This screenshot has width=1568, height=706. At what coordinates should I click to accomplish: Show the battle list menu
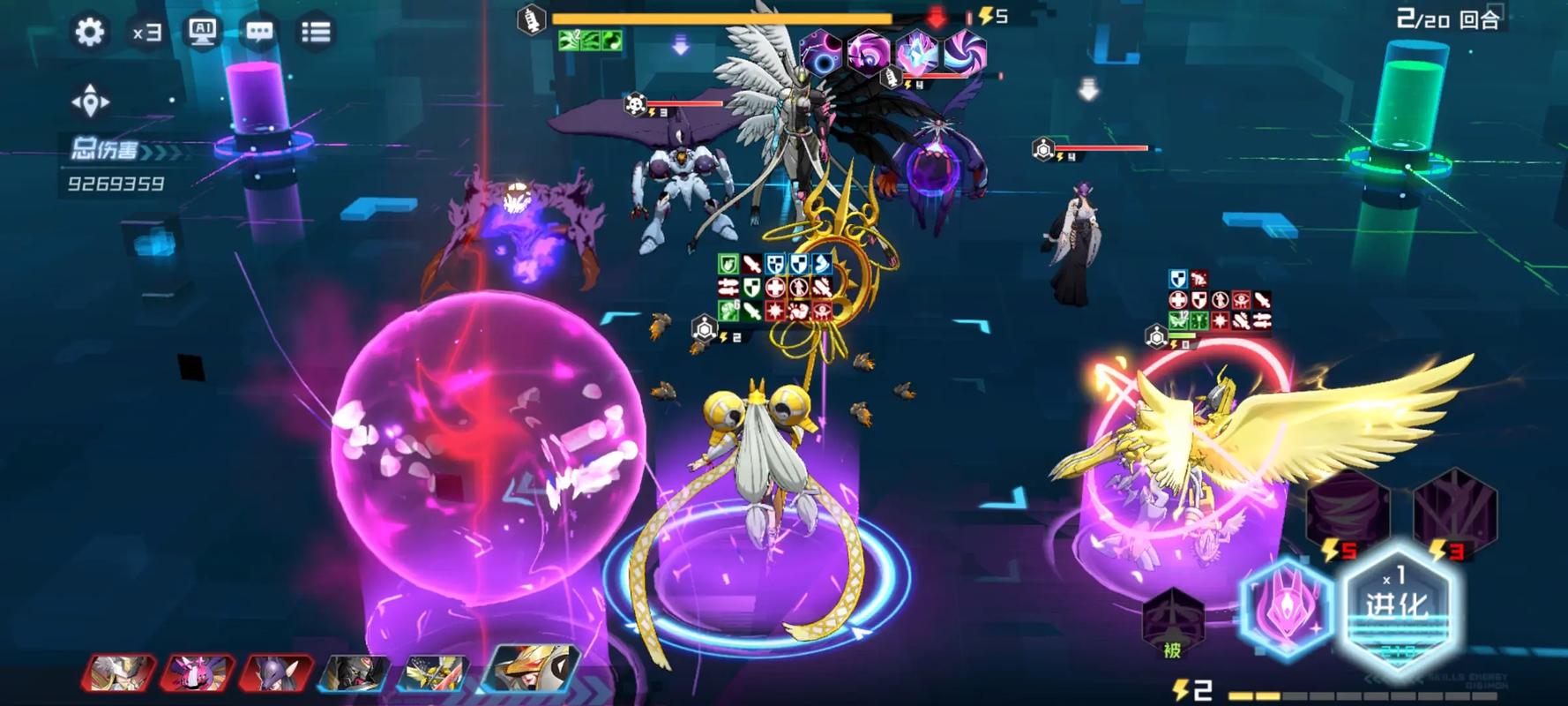pyautogui.click(x=316, y=33)
